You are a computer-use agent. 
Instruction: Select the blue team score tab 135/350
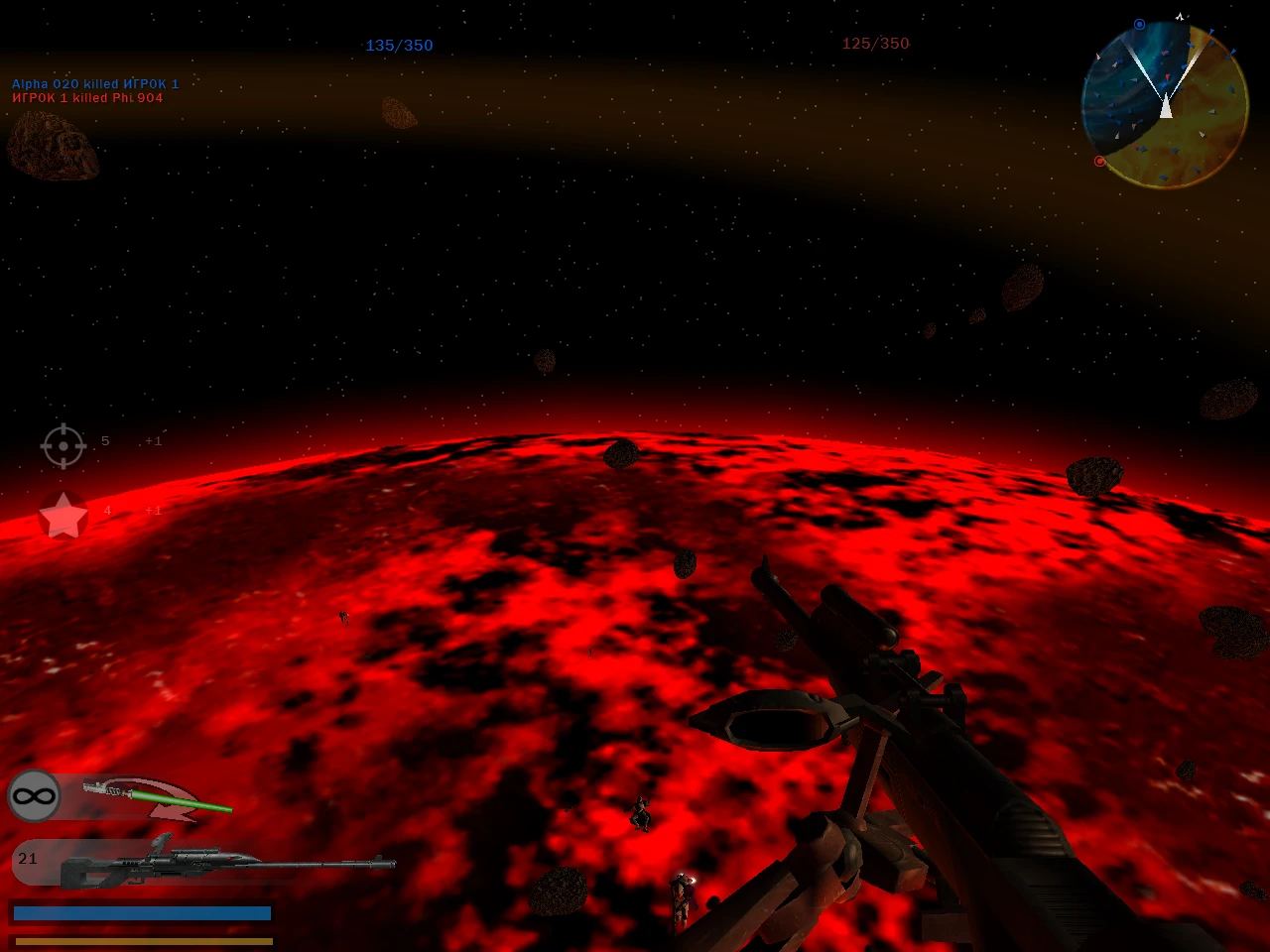click(x=399, y=45)
